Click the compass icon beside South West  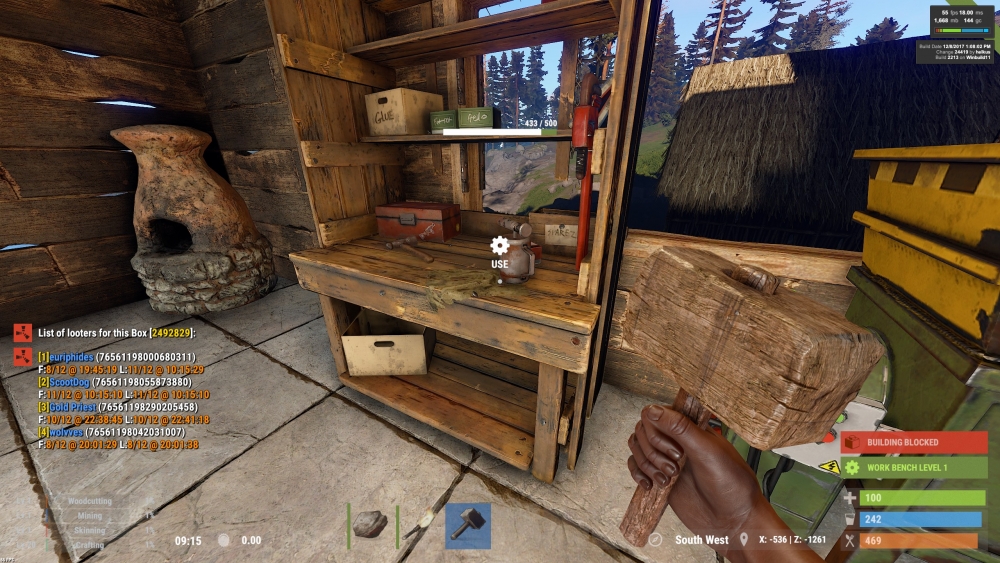coord(655,540)
